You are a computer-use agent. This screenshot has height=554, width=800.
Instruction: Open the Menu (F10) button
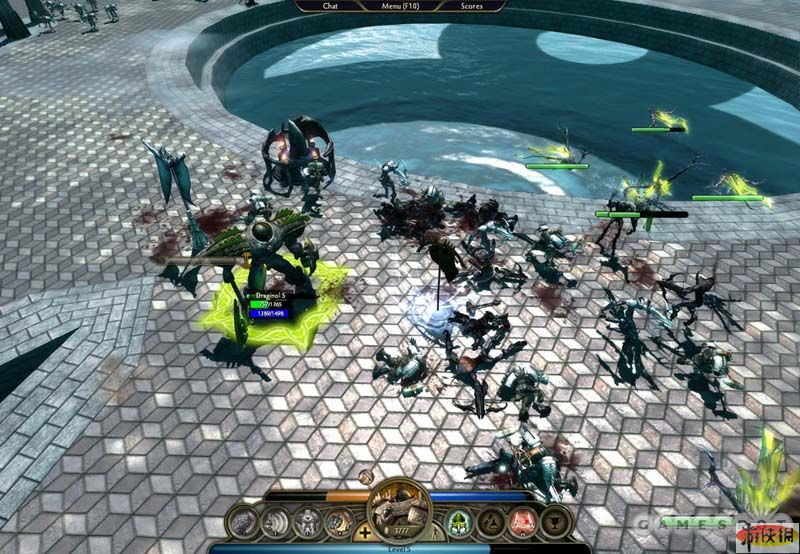(401, 6)
